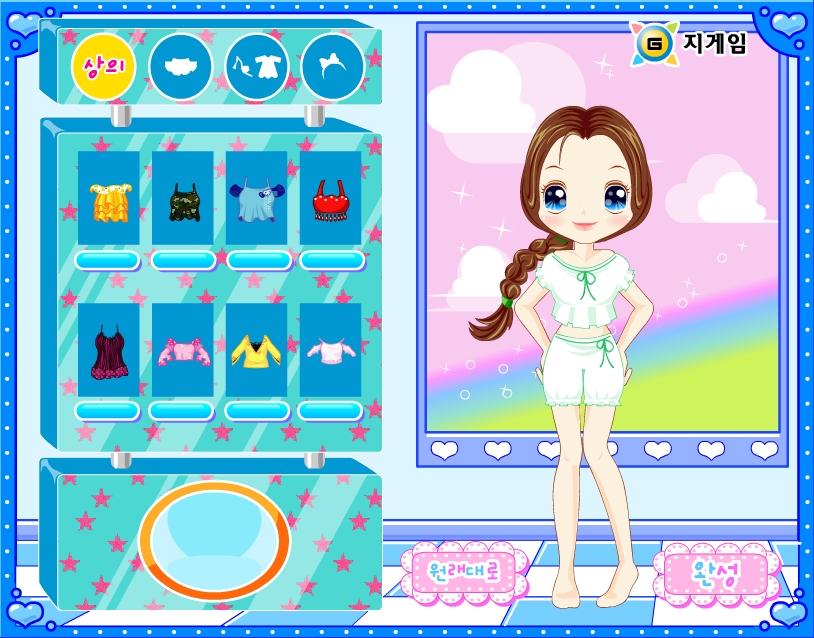Pick the pink puff-sleeve crop top
Viewport: 814px width, 638px height.
(182, 350)
